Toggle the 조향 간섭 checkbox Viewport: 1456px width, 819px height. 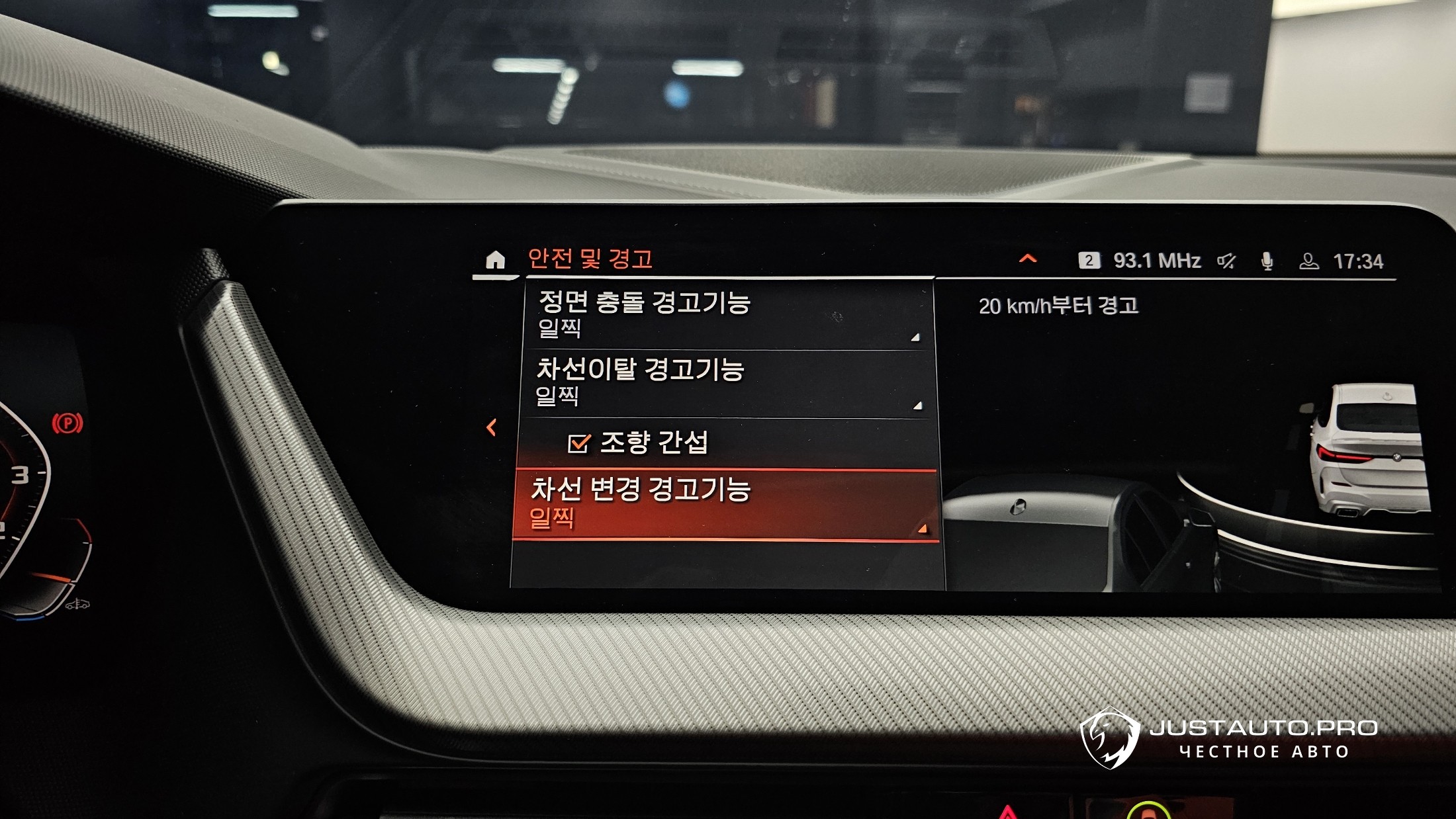(578, 443)
